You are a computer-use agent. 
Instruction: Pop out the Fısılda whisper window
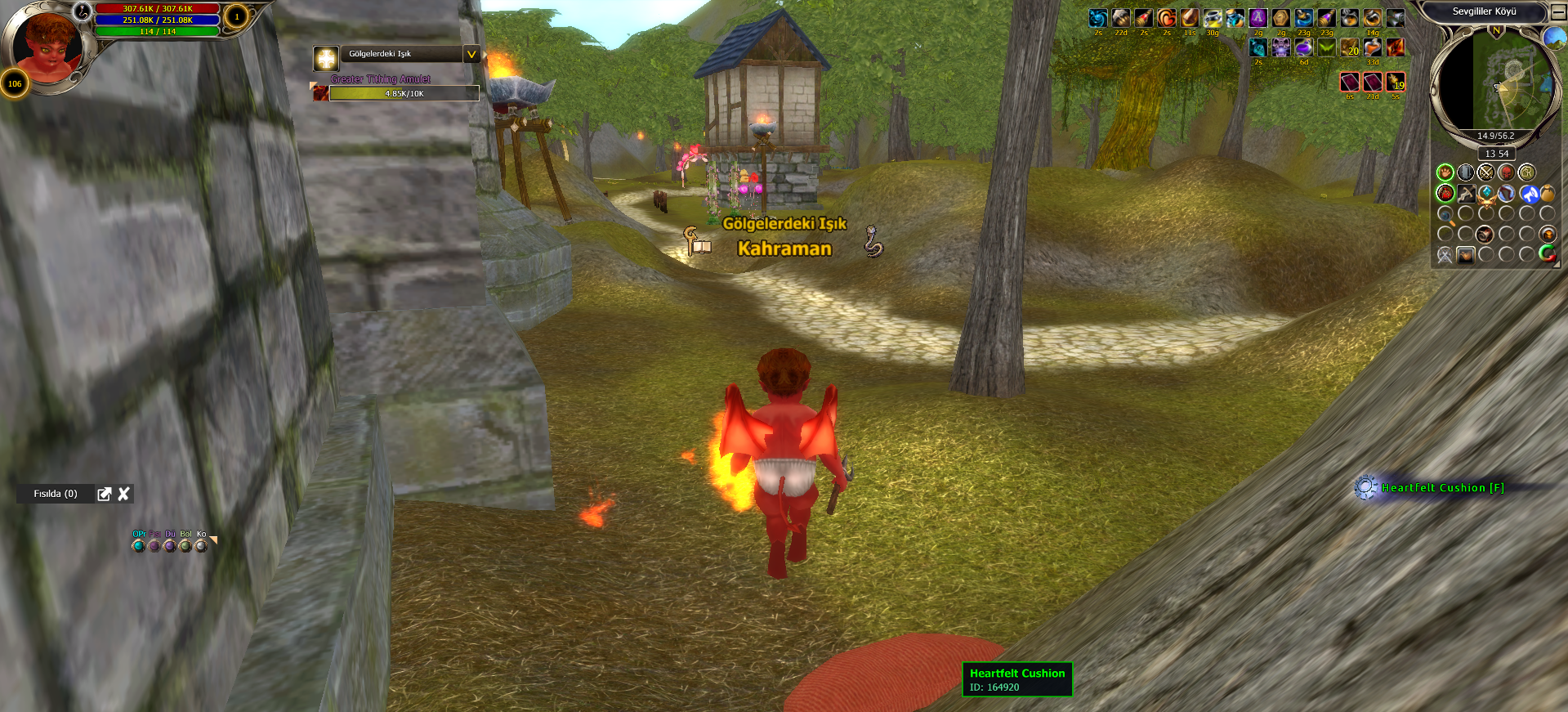coord(105,494)
